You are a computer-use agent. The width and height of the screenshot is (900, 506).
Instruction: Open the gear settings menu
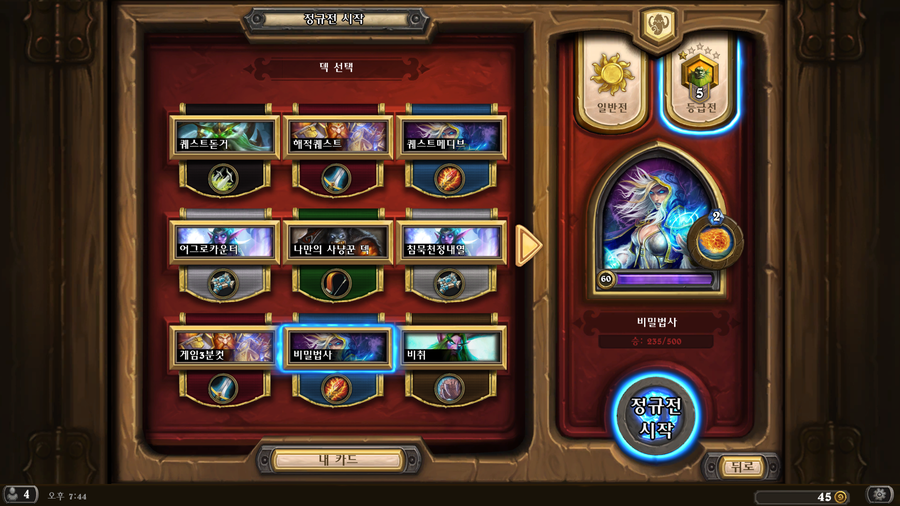tap(878, 495)
